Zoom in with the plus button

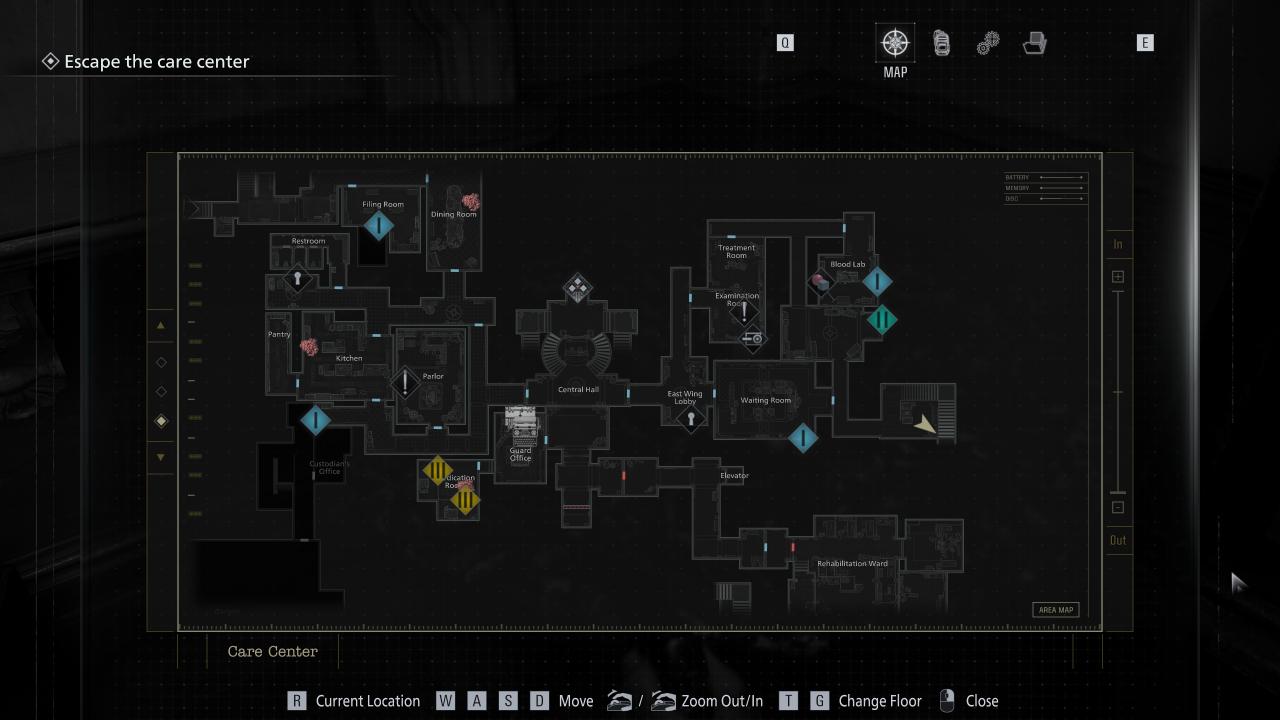[1118, 277]
